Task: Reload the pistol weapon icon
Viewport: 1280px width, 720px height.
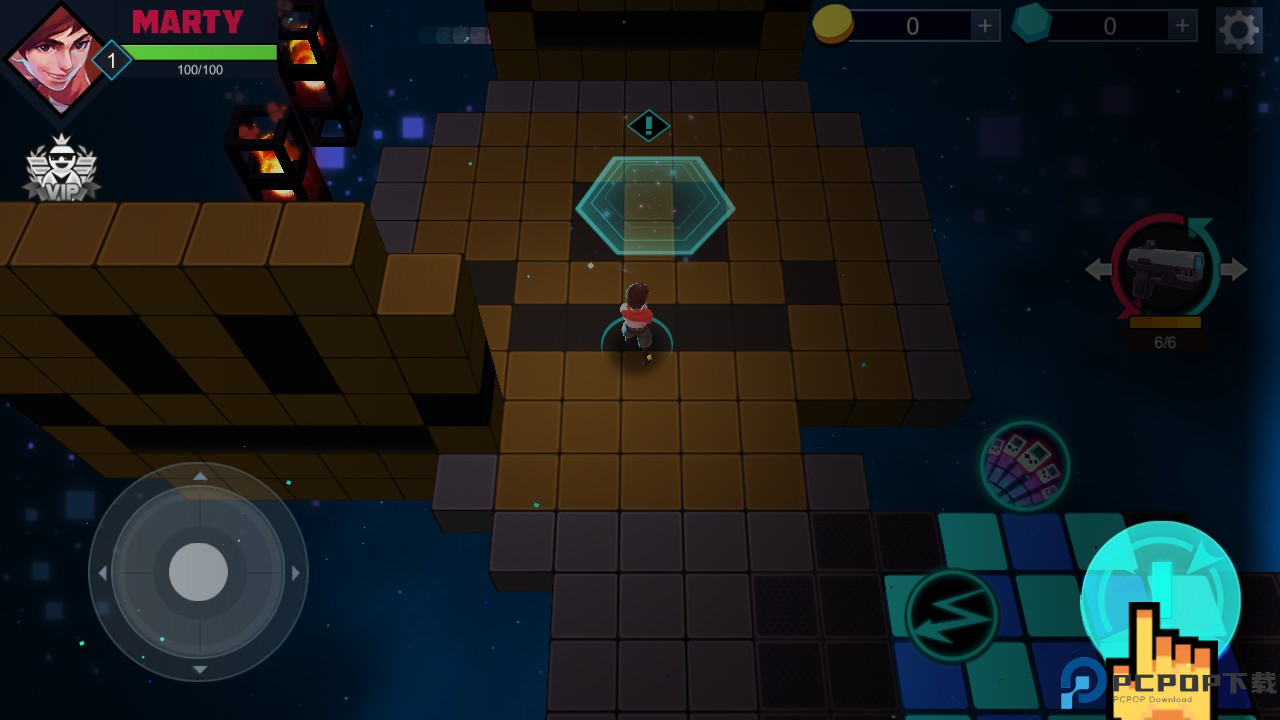Action: pyautogui.click(x=1165, y=268)
